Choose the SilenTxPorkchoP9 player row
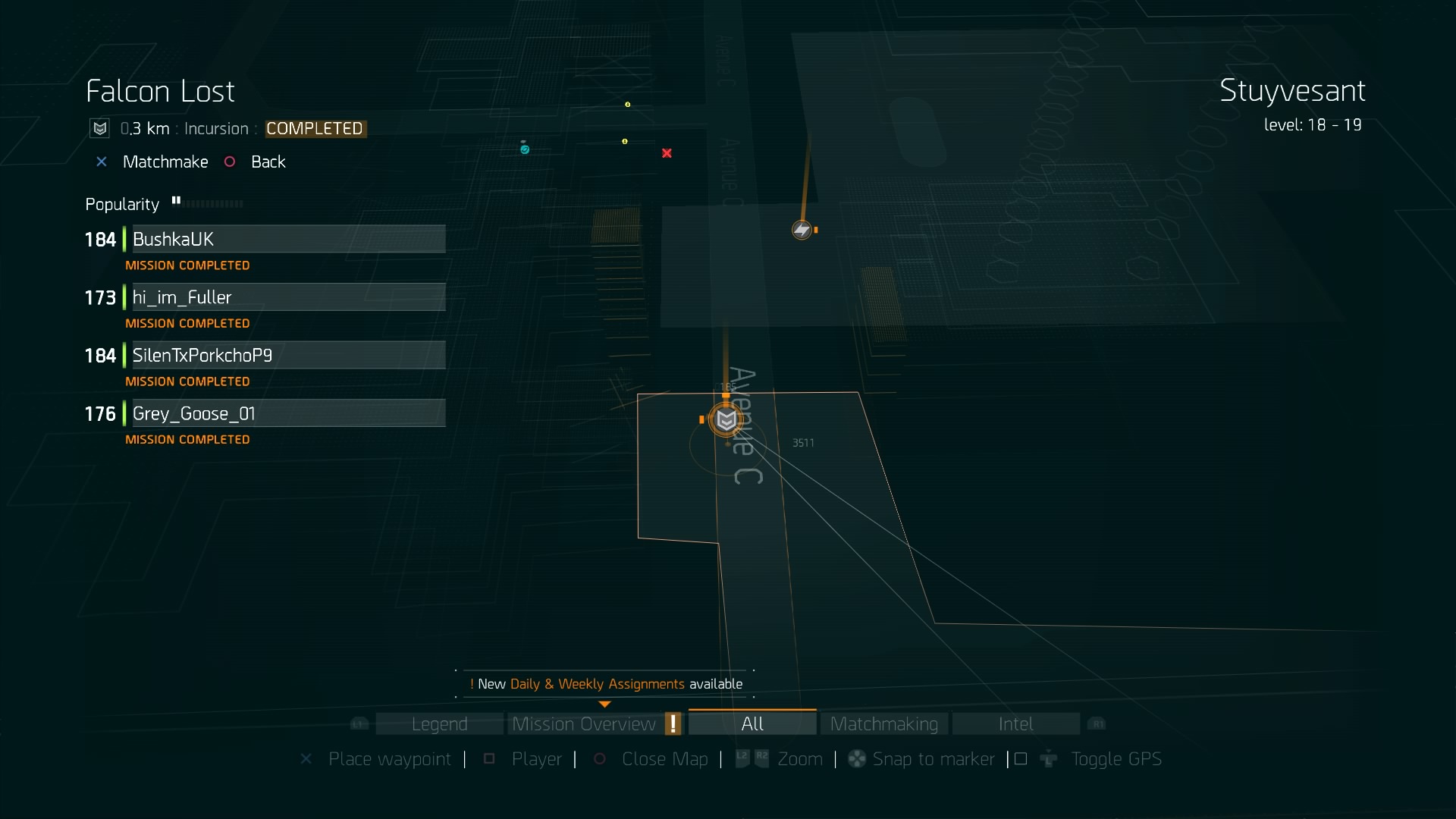The height and width of the screenshot is (819, 1456). pyautogui.click(x=288, y=356)
